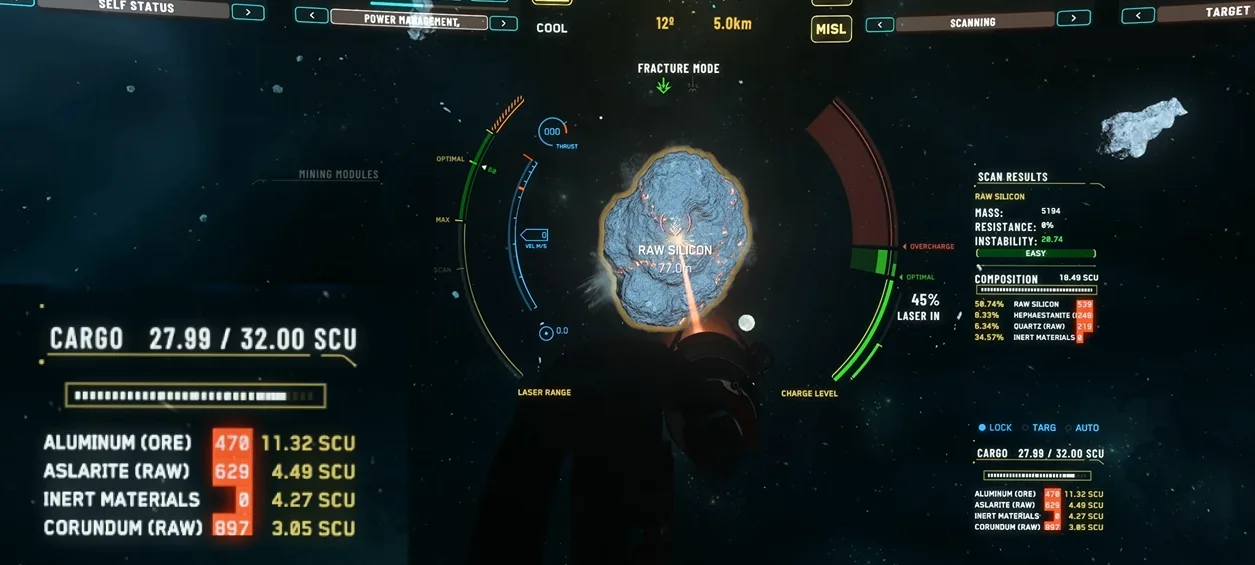Select the LOCK targeting option
The width and height of the screenshot is (1255, 565).
click(x=995, y=428)
